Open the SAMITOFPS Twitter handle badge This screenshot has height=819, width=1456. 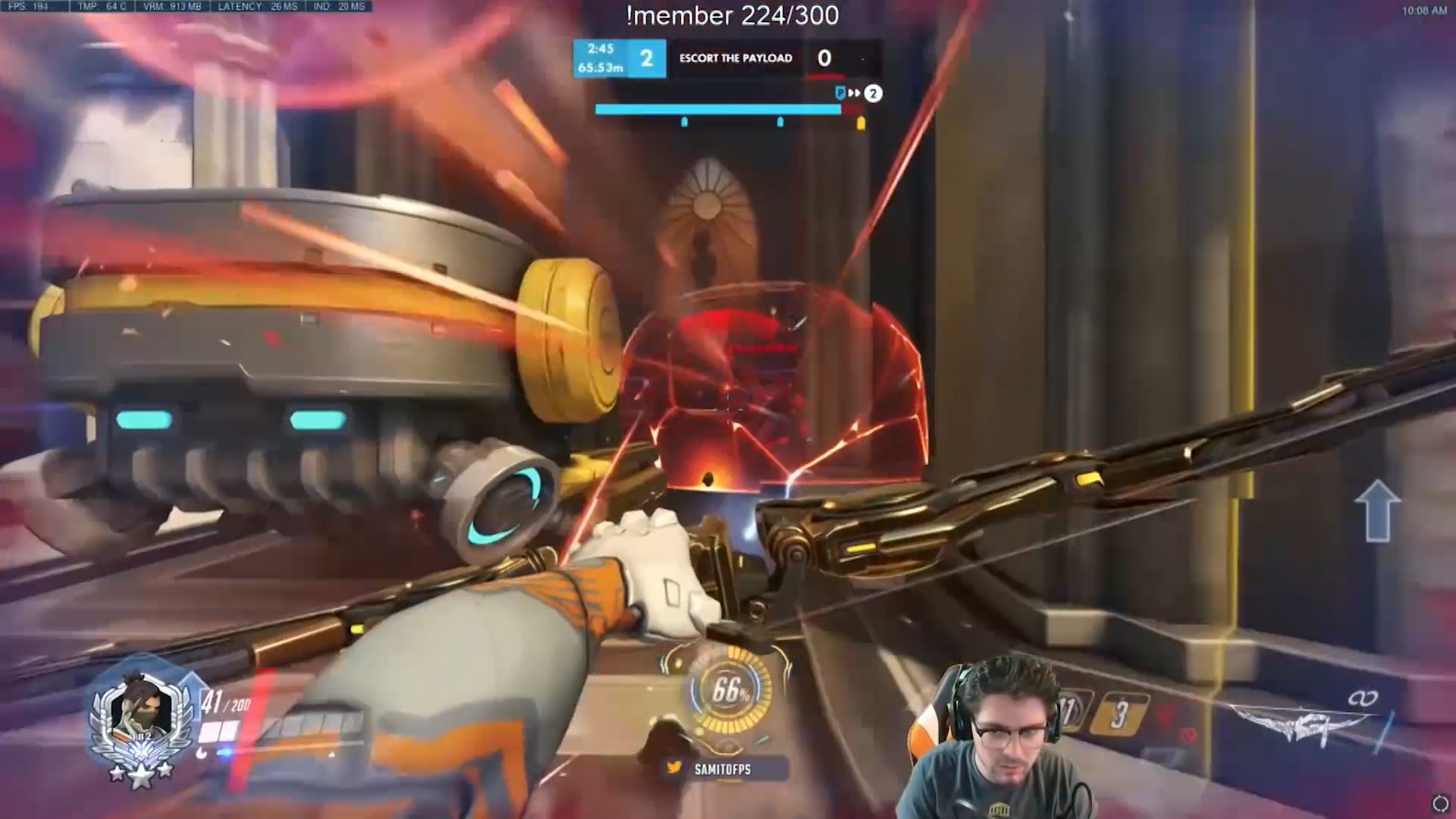pos(711,769)
